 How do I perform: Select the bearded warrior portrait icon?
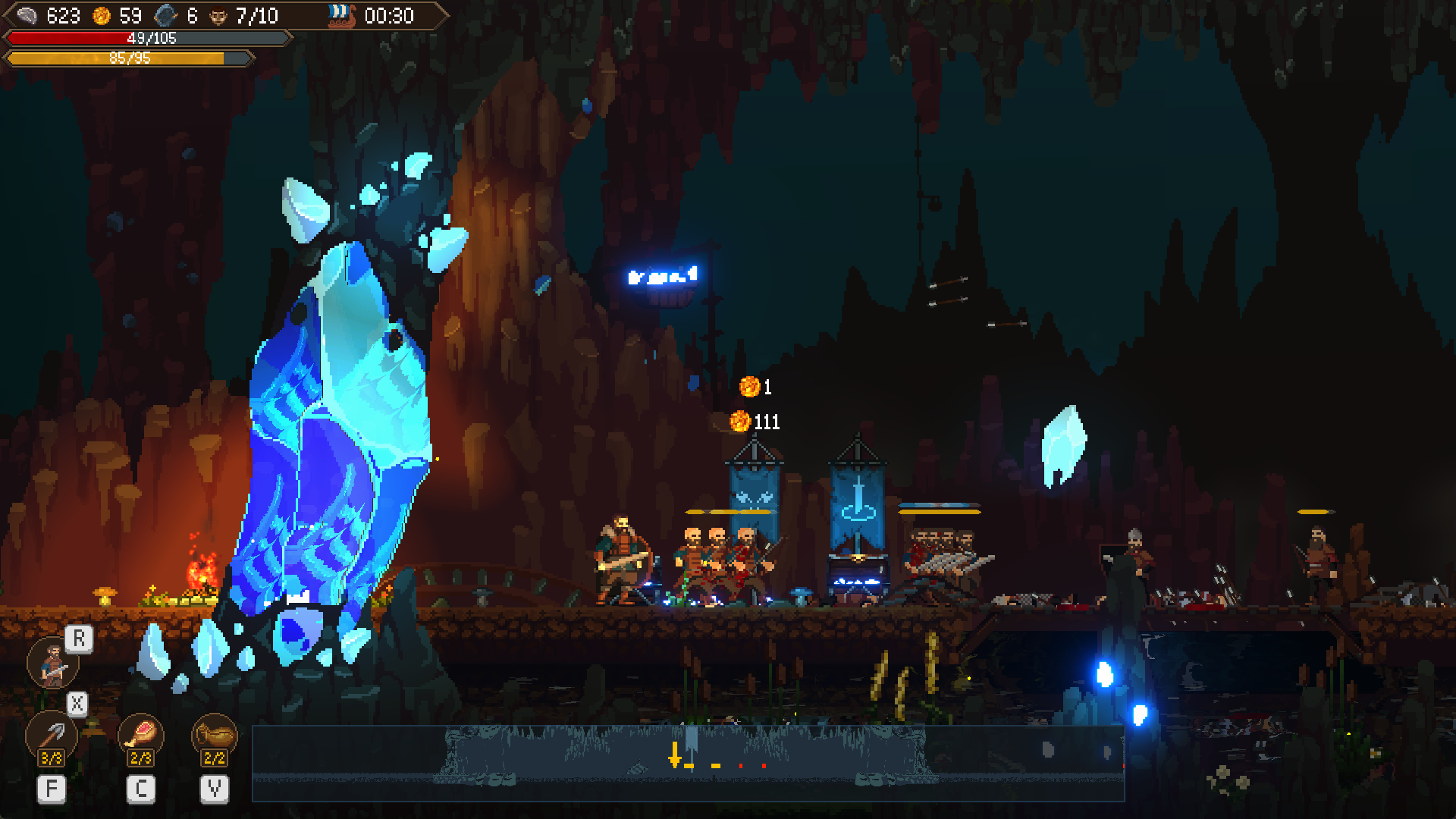click(x=52, y=664)
